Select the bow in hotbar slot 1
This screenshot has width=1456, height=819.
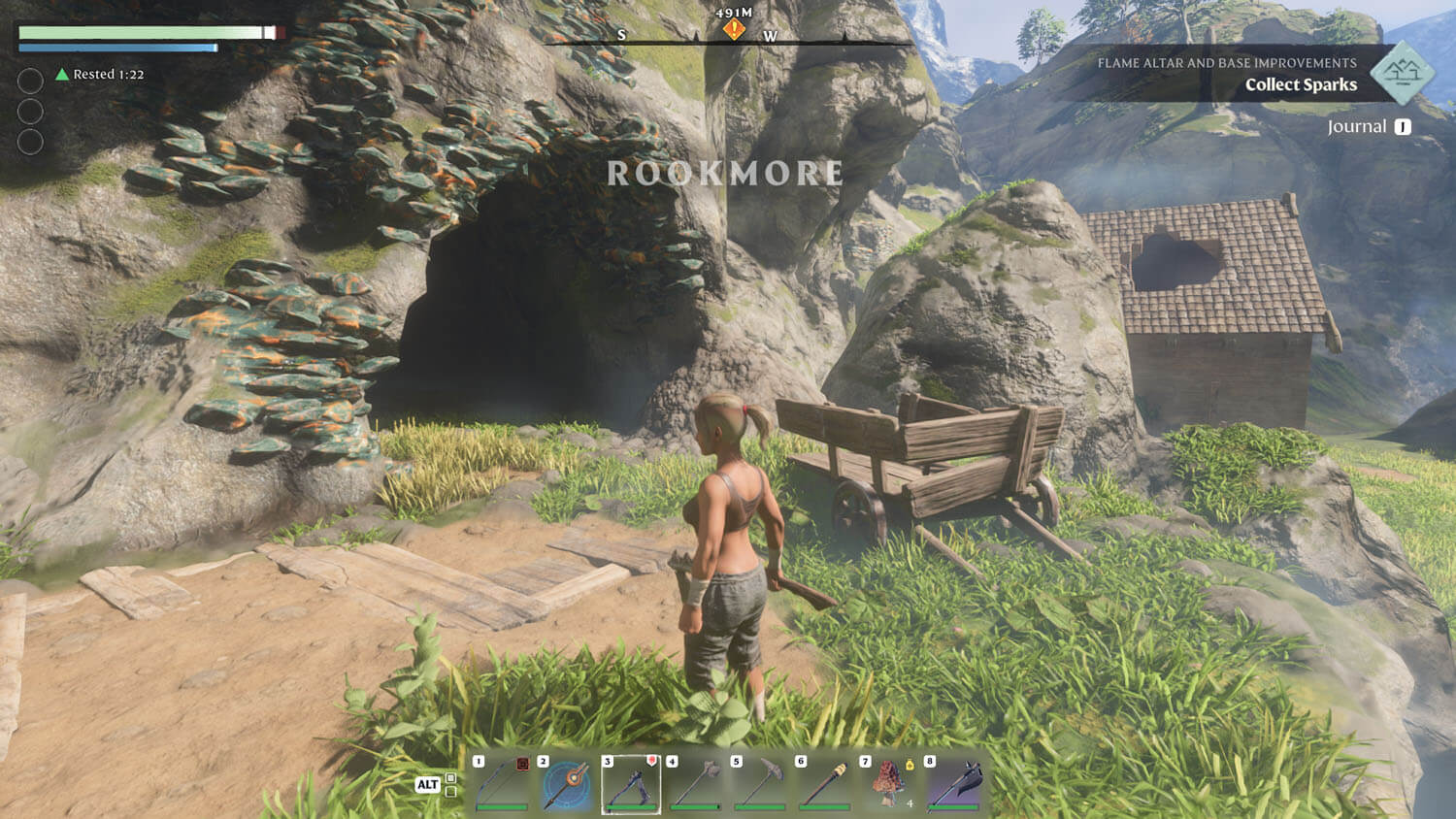tap(502, 784)
